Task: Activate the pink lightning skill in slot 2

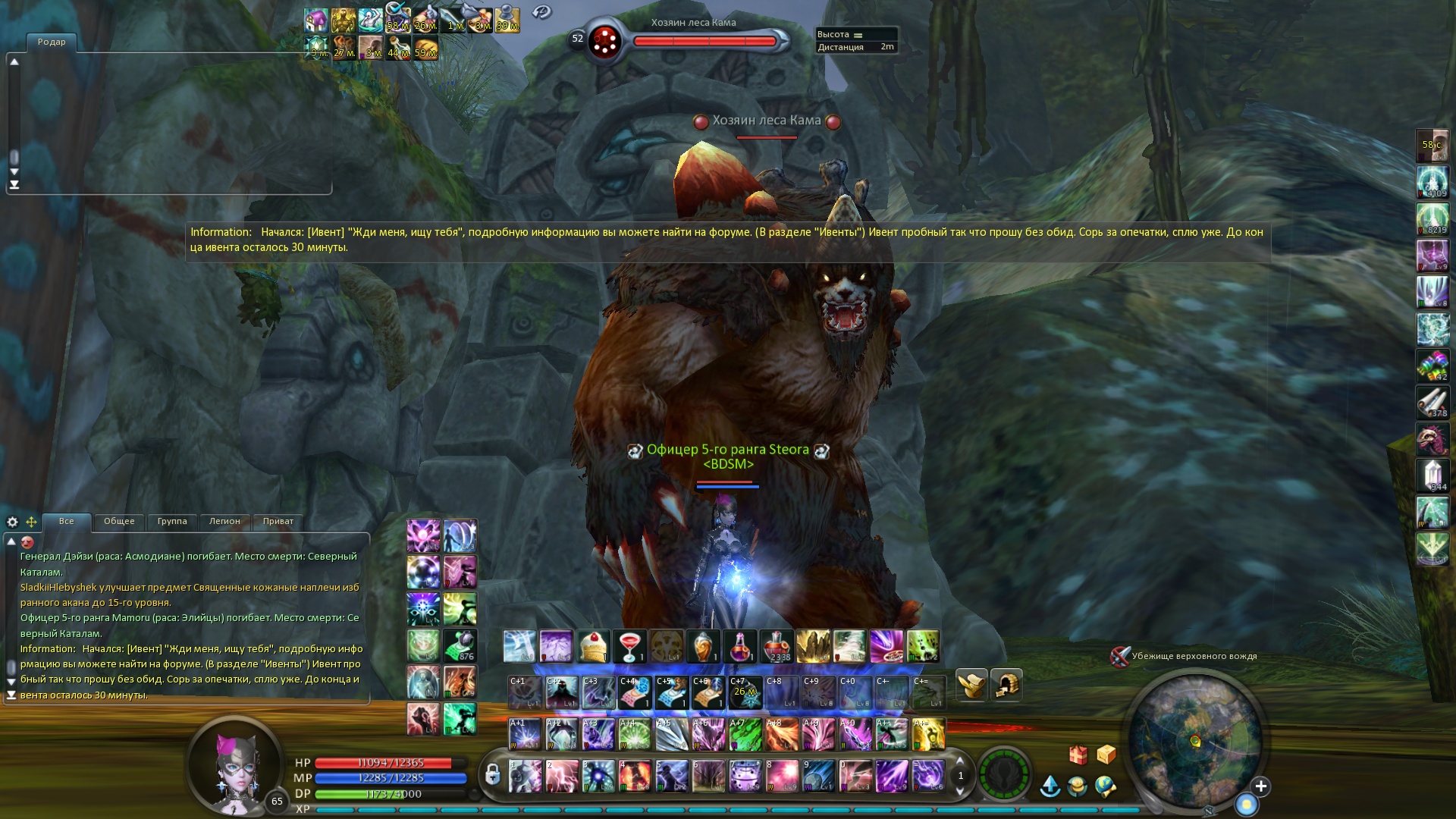Action: click(561, 776)
